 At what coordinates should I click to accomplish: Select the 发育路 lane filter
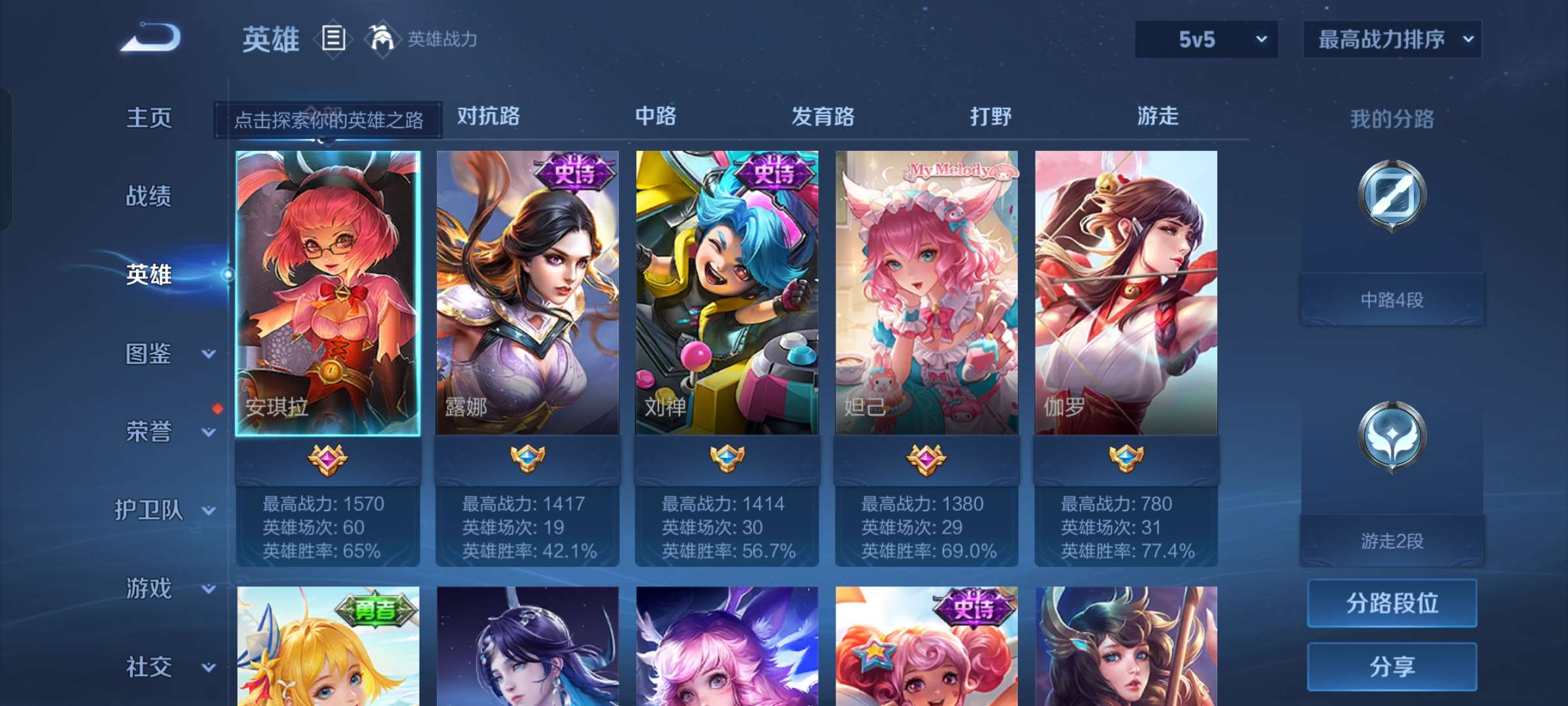[823, 116]
